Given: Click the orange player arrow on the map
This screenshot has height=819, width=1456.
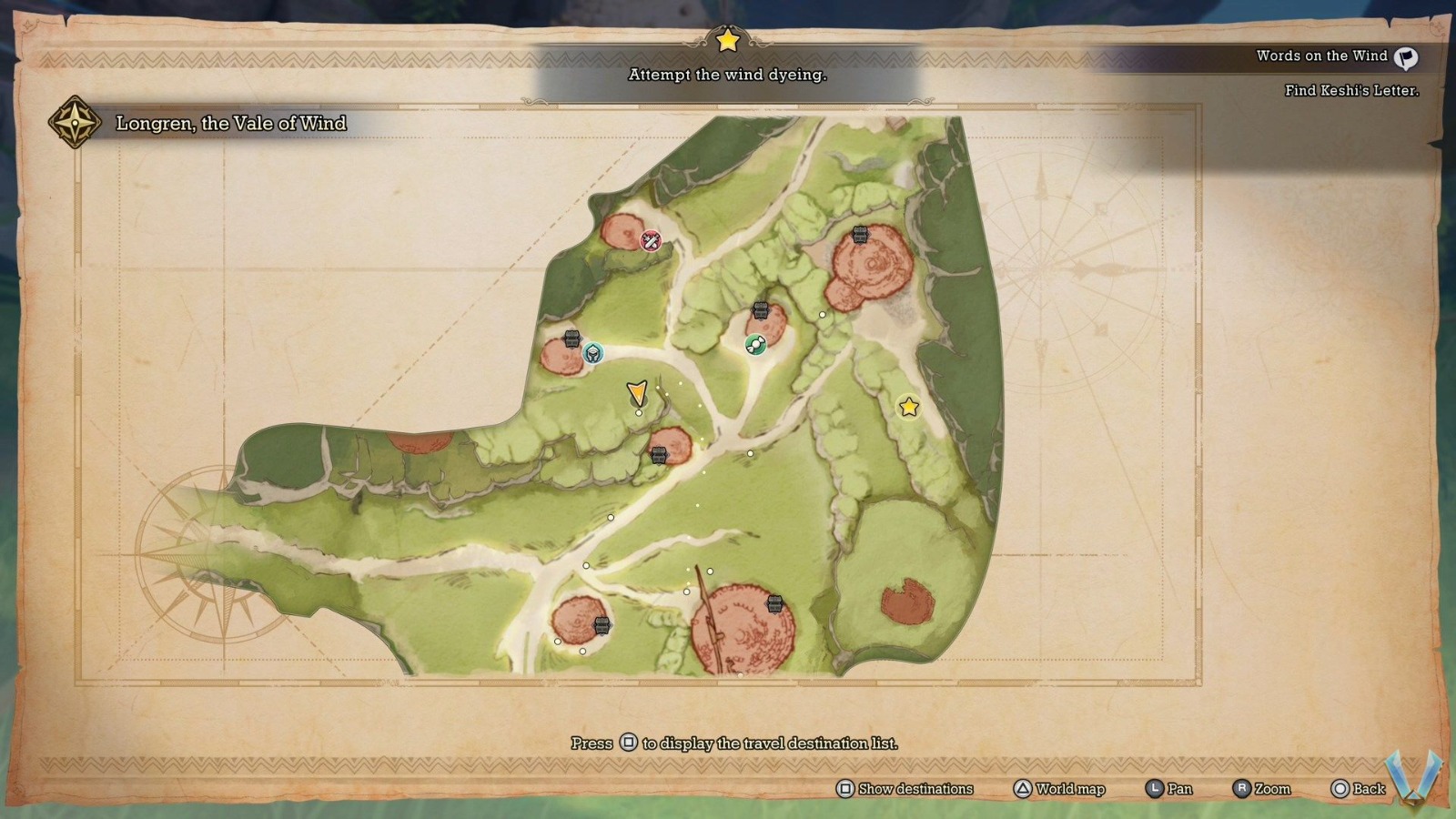Looking at the screenshot, I should coord(638,392).
